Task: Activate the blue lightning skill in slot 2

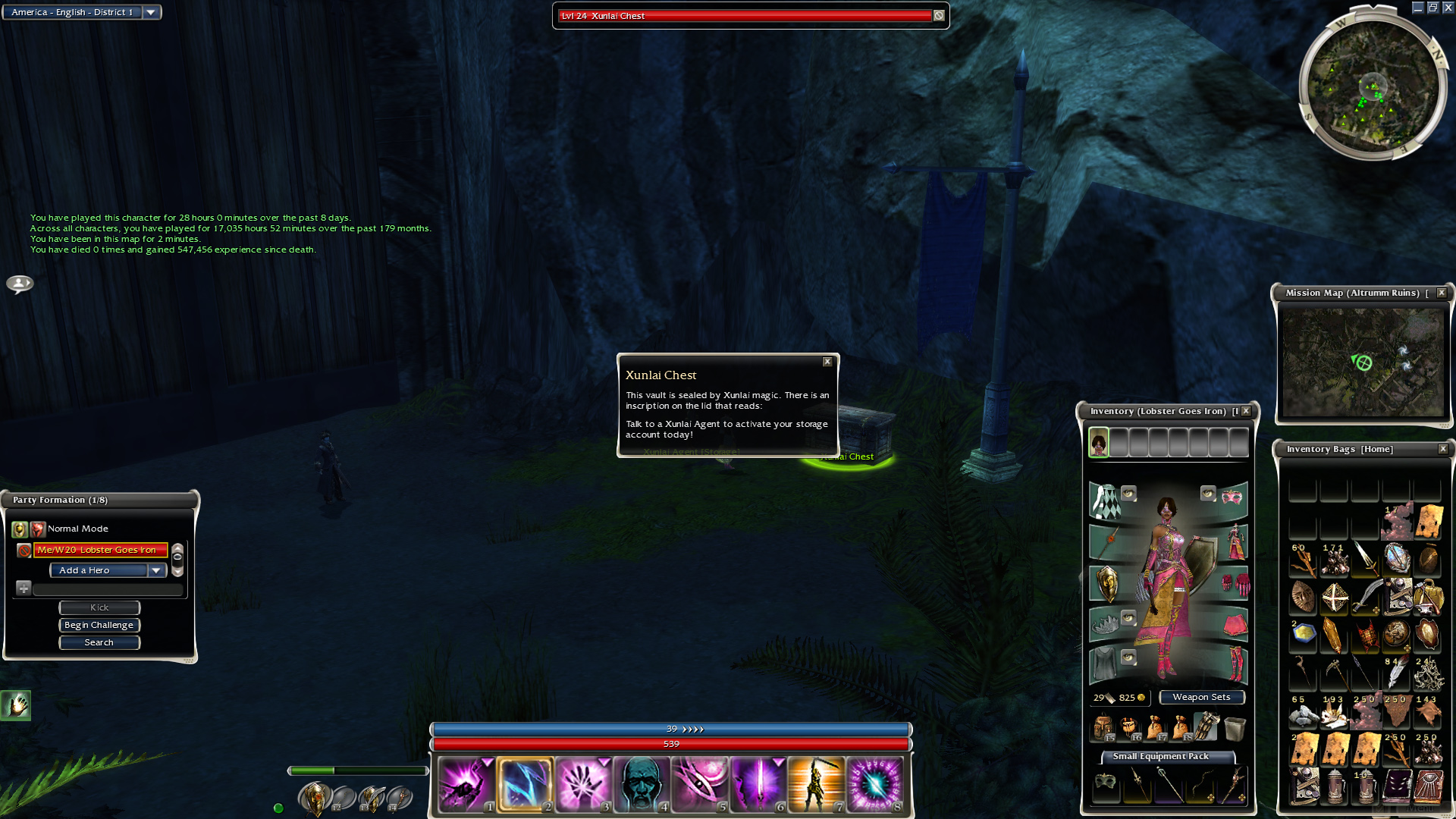Action: [525, 784]
